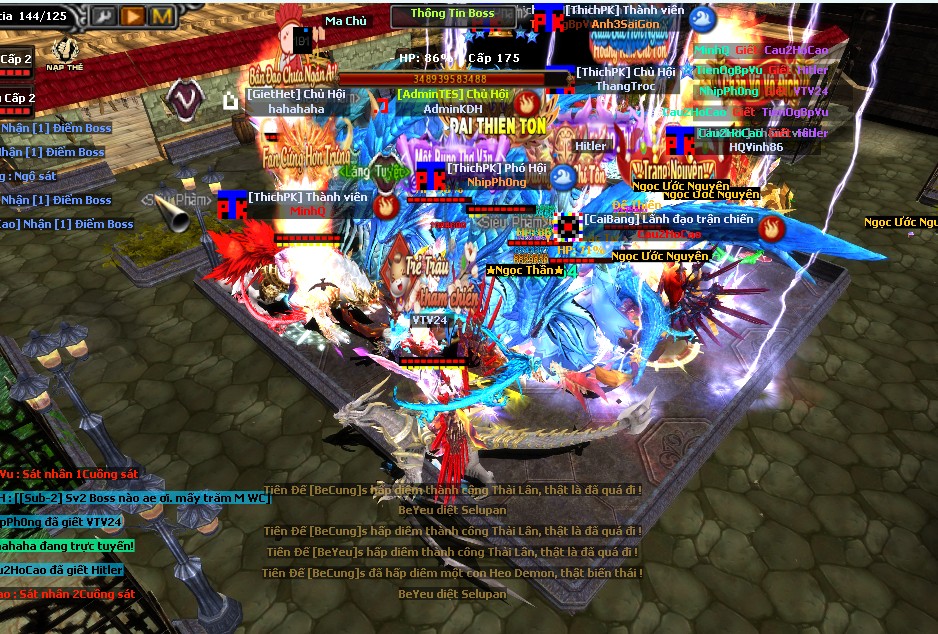Image resolution: width=938 pixels, height=634 pixels.
Task: Open the Thông Tin Boss panel
Action: tap(452, 14)
